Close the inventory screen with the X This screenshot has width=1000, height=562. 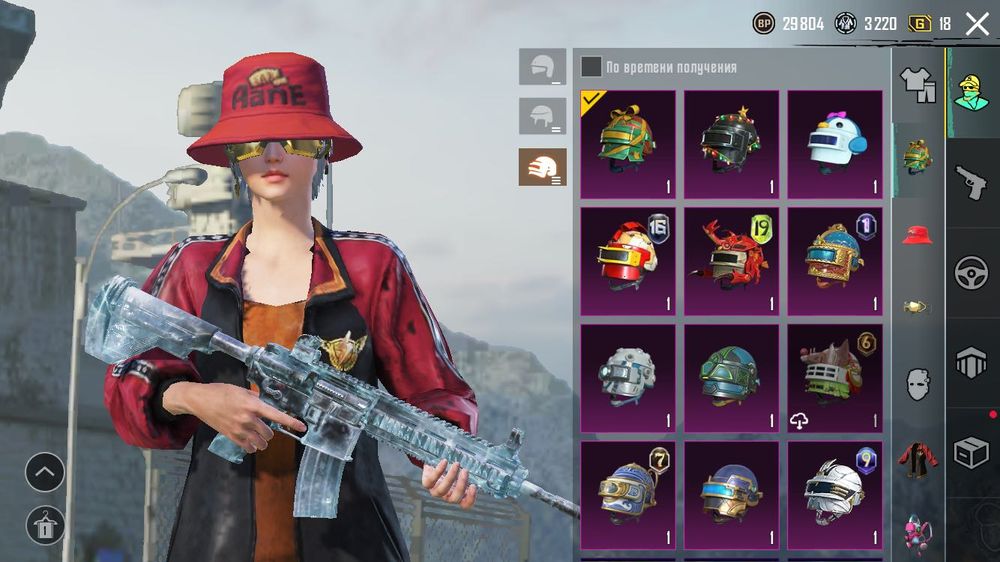(x=976, y=24)
